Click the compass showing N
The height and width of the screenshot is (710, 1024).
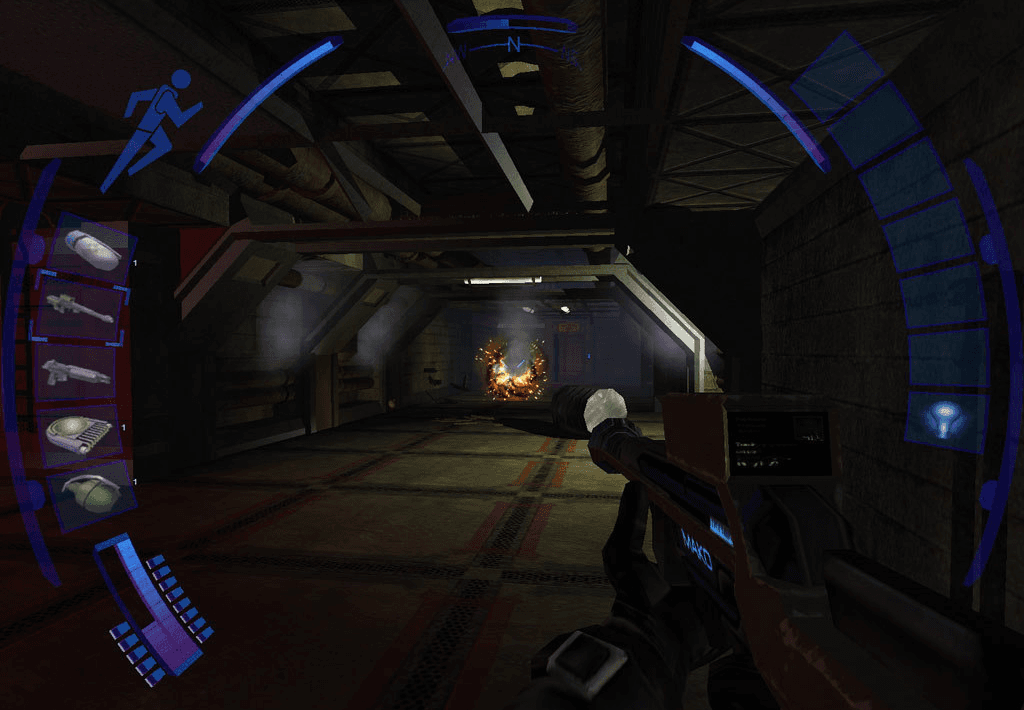[514, 44]
